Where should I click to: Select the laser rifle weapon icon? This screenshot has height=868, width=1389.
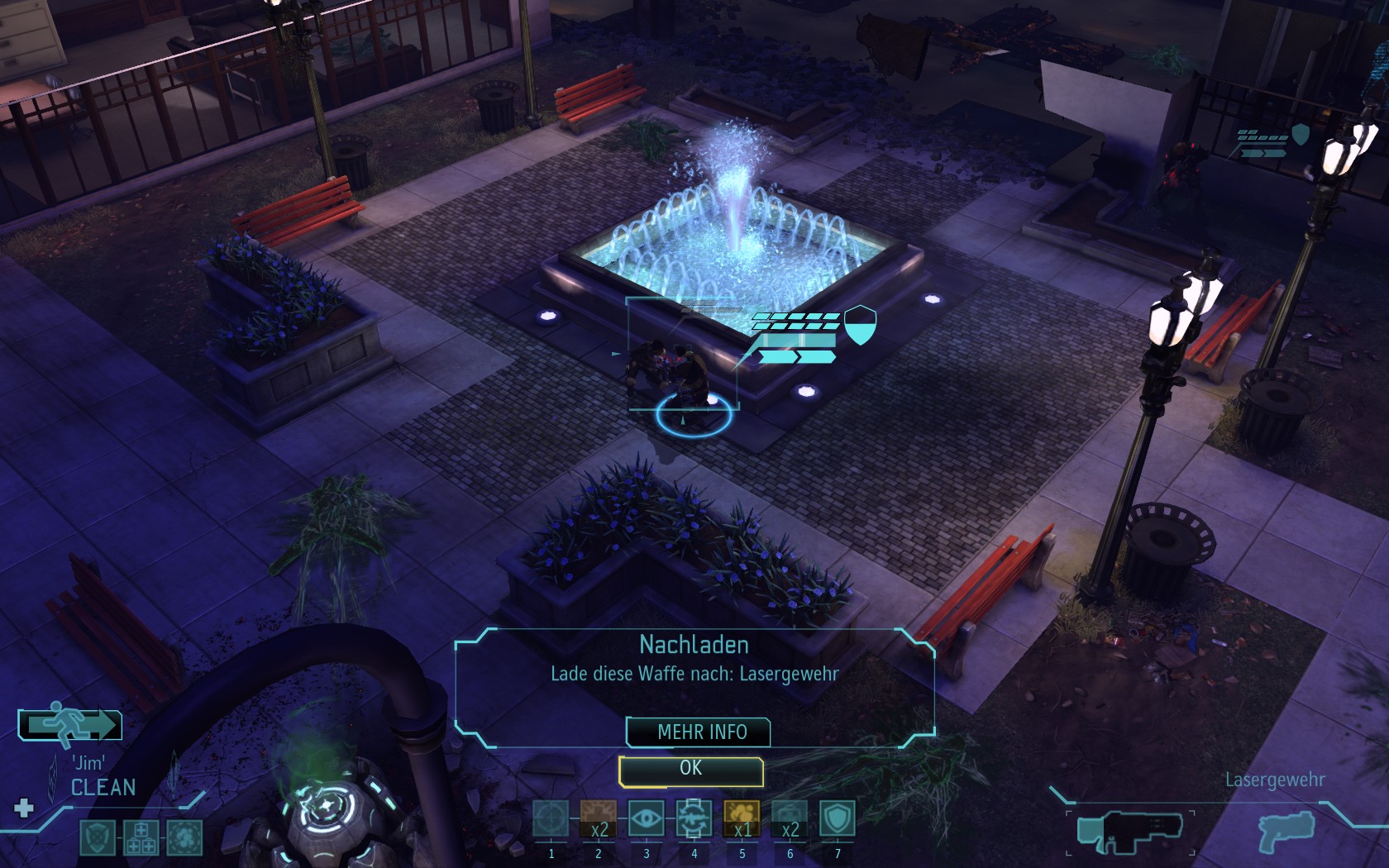[x=1130, y=832]
